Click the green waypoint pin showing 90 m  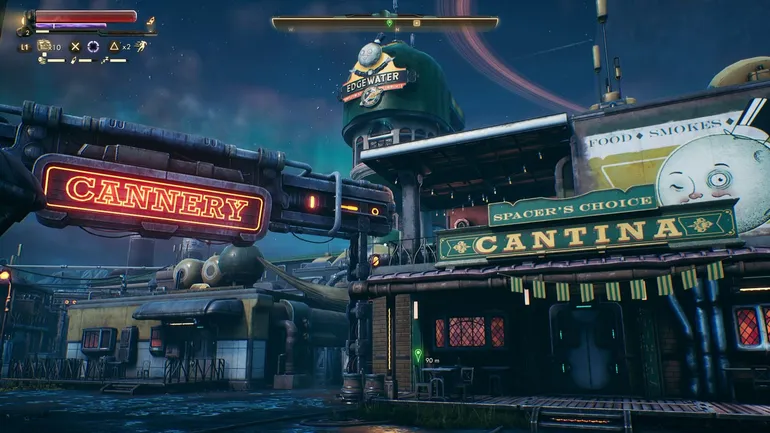(x=418, y=353)
